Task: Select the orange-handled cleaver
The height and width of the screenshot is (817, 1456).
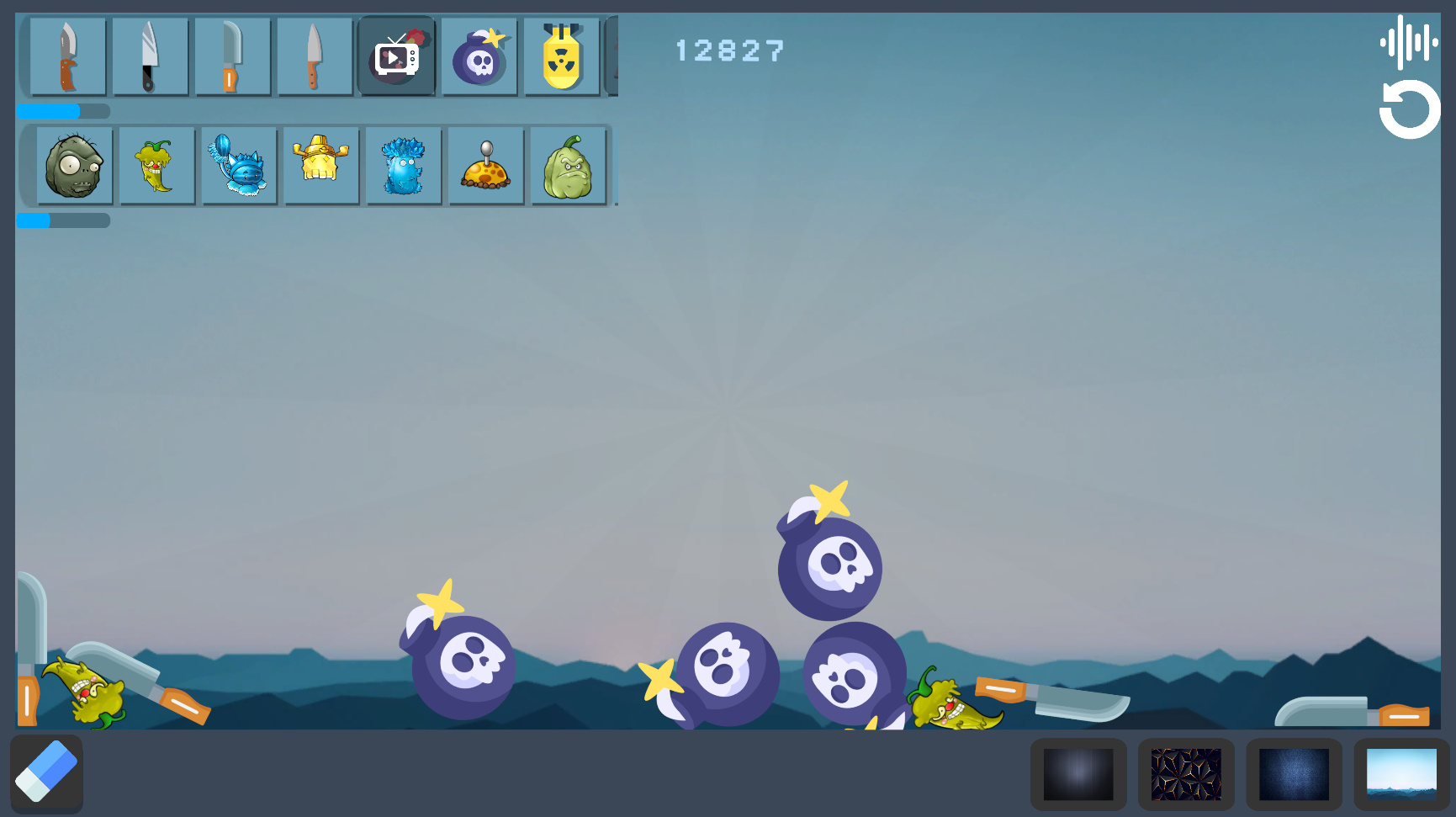Action: pos(233,56)
